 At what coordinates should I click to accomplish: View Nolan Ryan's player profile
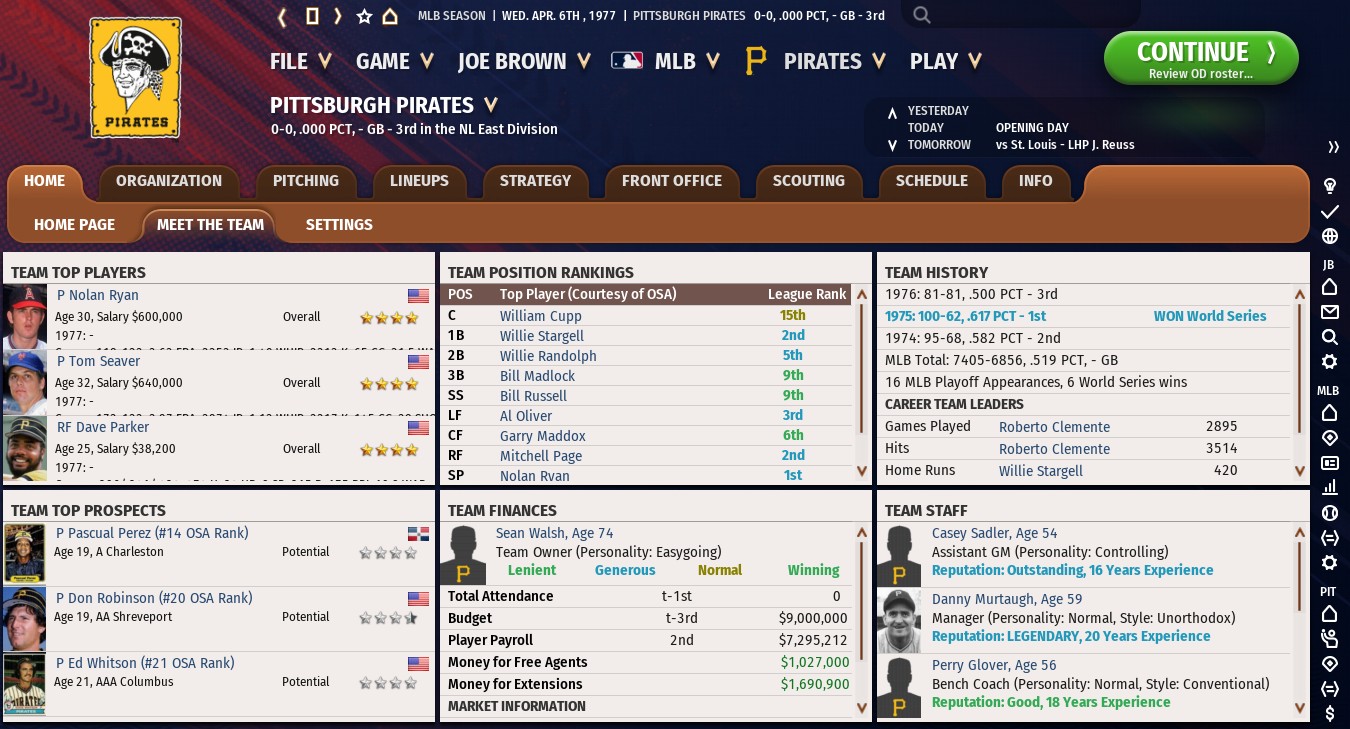point(97,295)
